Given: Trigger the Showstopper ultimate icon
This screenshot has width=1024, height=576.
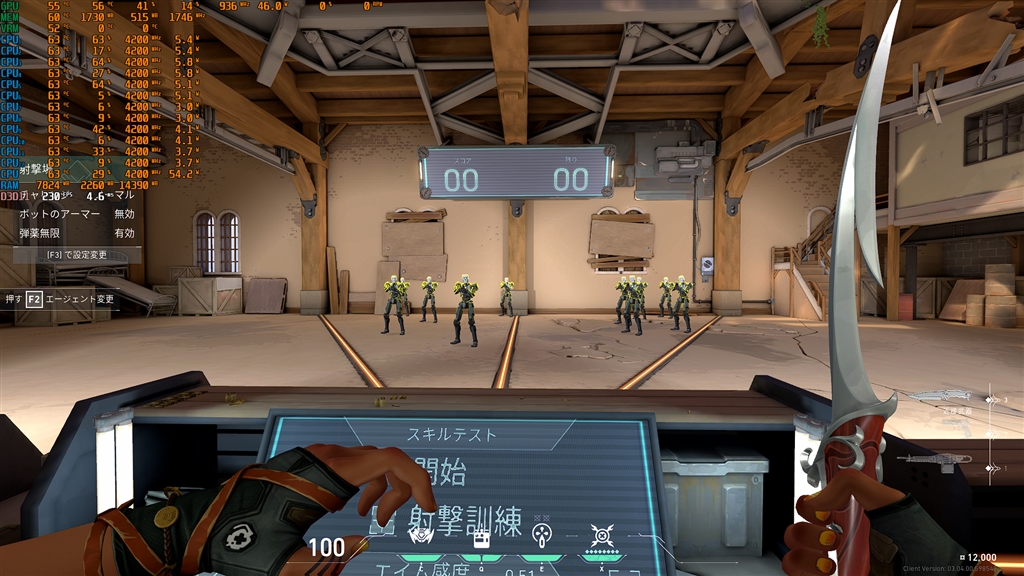Looking at the screenshot, I should (601, 535).
